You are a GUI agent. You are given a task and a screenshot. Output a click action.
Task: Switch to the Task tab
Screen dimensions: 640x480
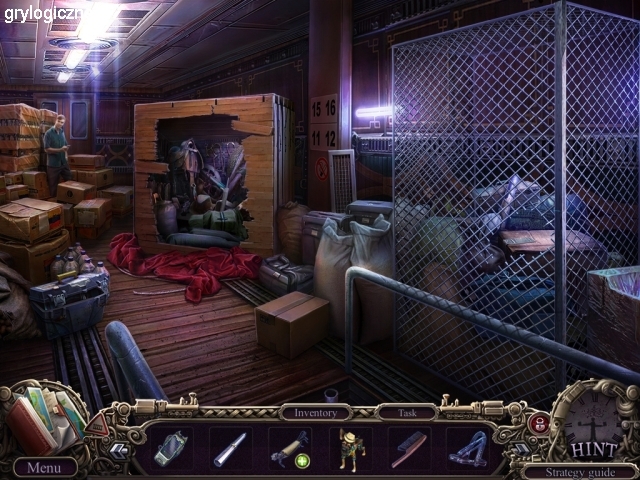point(405,412)
